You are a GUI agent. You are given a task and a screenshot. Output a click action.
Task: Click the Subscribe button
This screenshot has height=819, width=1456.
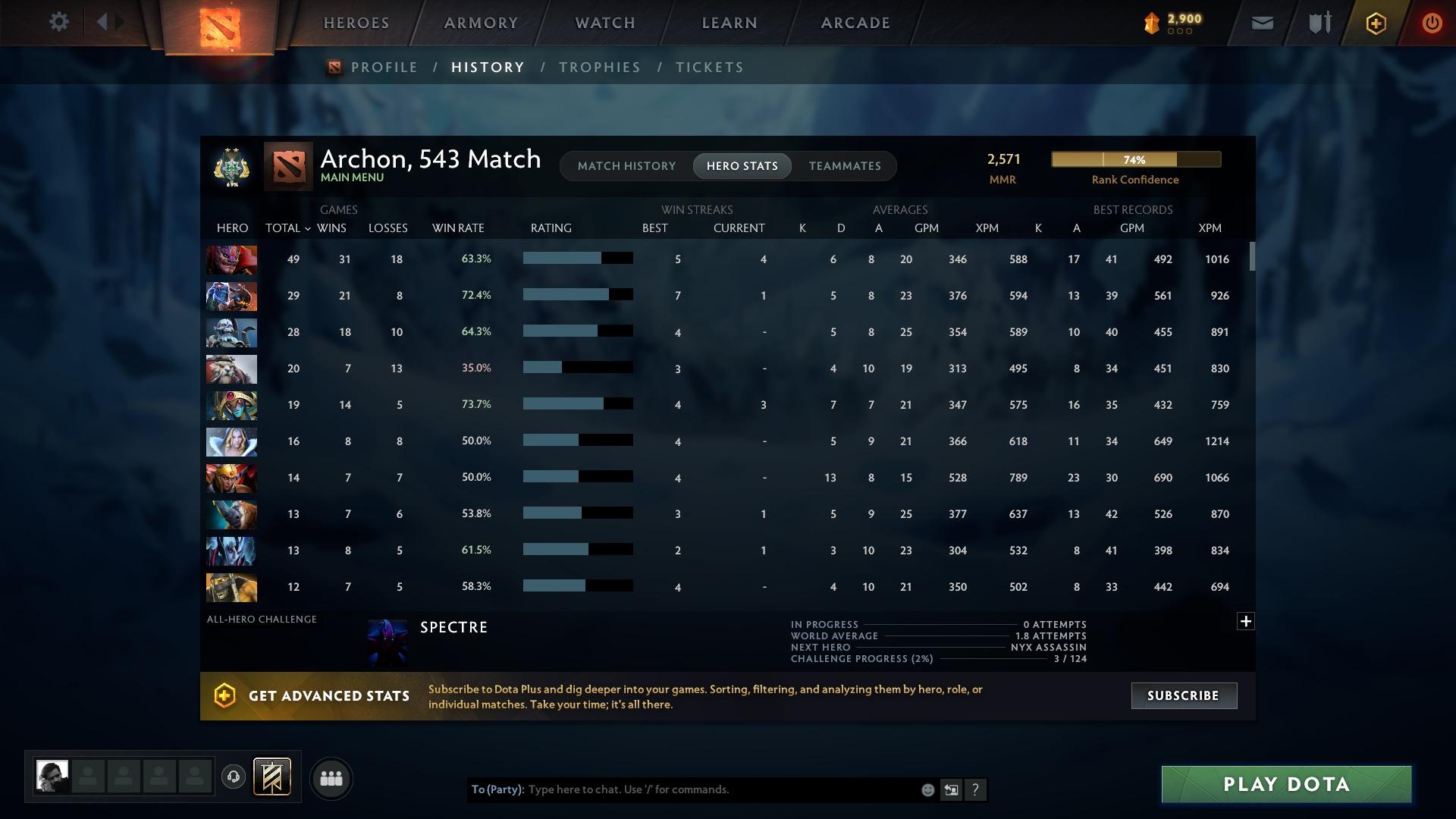pos(1183,695)
